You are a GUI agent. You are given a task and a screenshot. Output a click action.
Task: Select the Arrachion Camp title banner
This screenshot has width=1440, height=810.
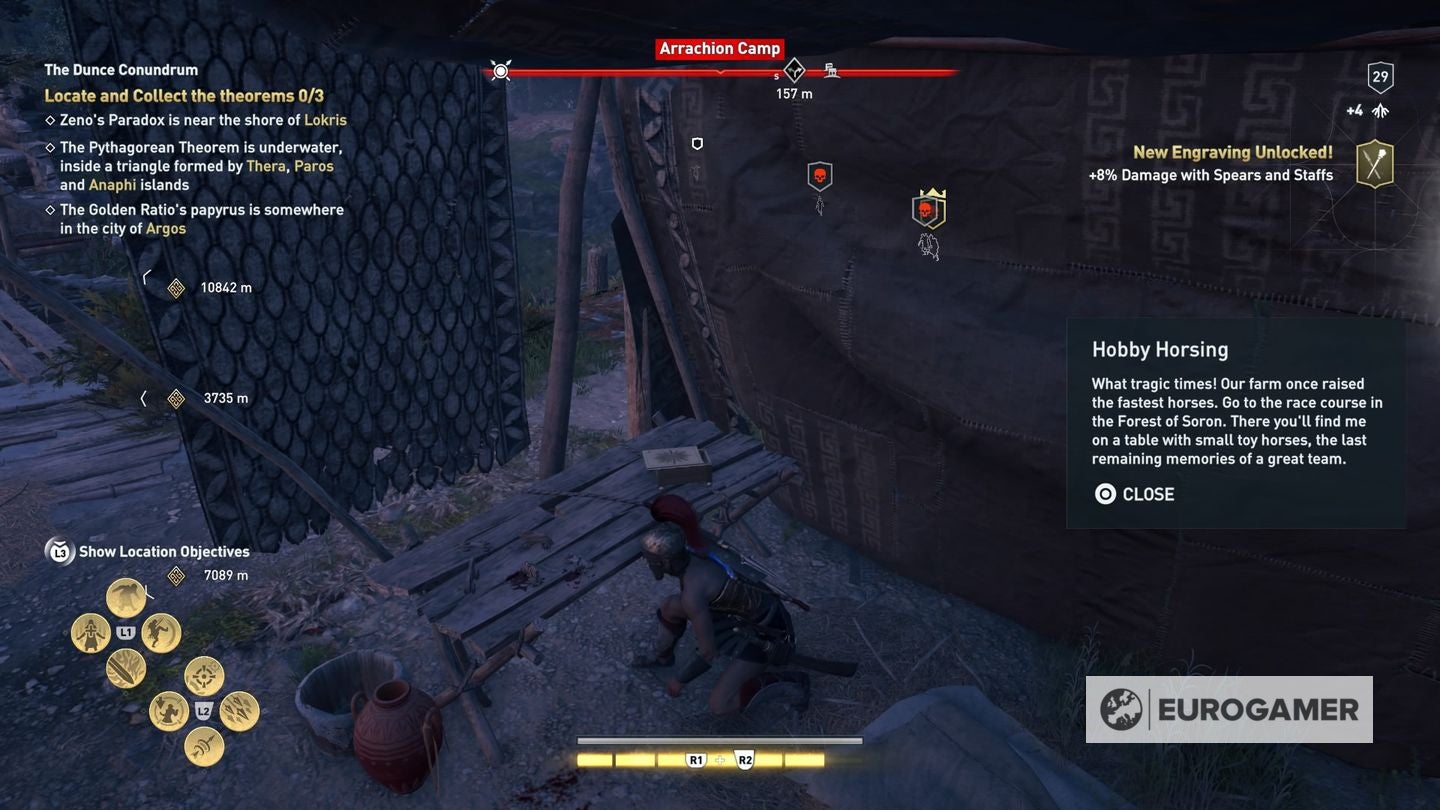click(x=720, y=48)
